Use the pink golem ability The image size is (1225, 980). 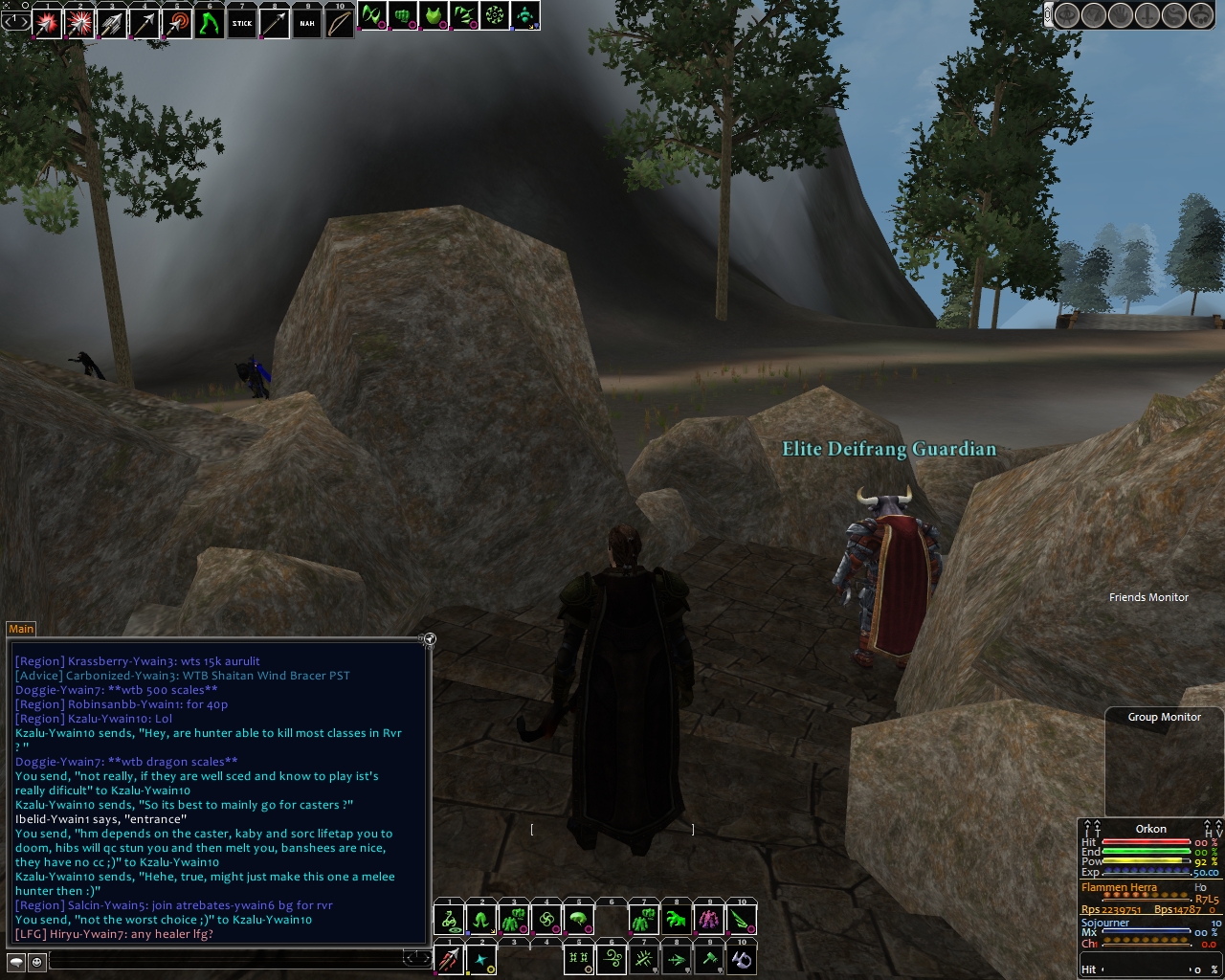click(x=709, y=921)
